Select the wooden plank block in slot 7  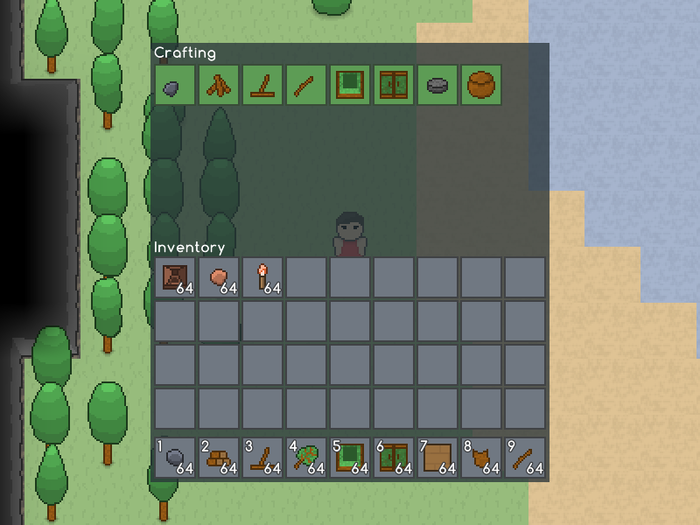[x=438, y=458]
